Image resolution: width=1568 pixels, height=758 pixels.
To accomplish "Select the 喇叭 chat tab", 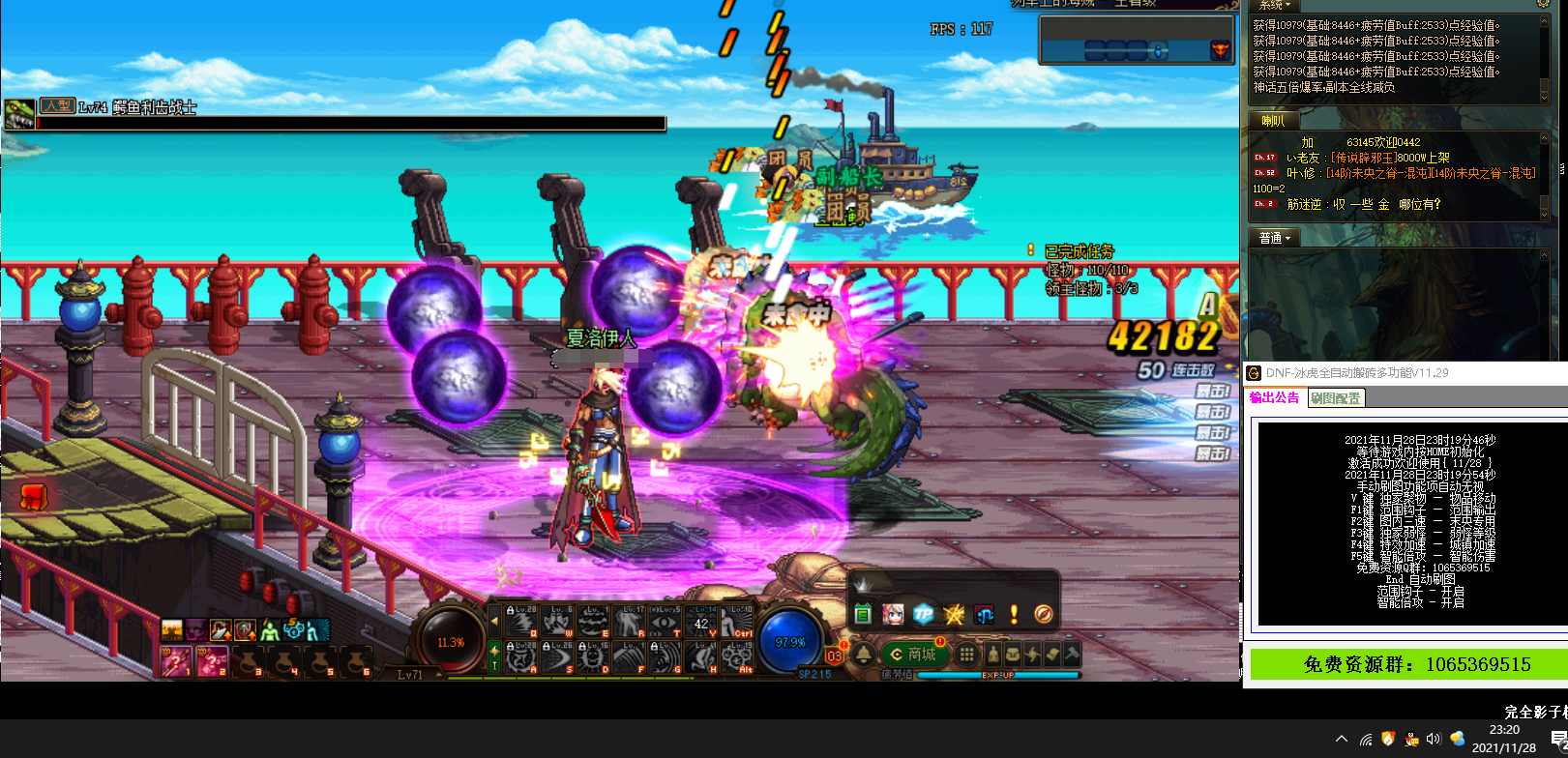I will tap(1272, 121).
